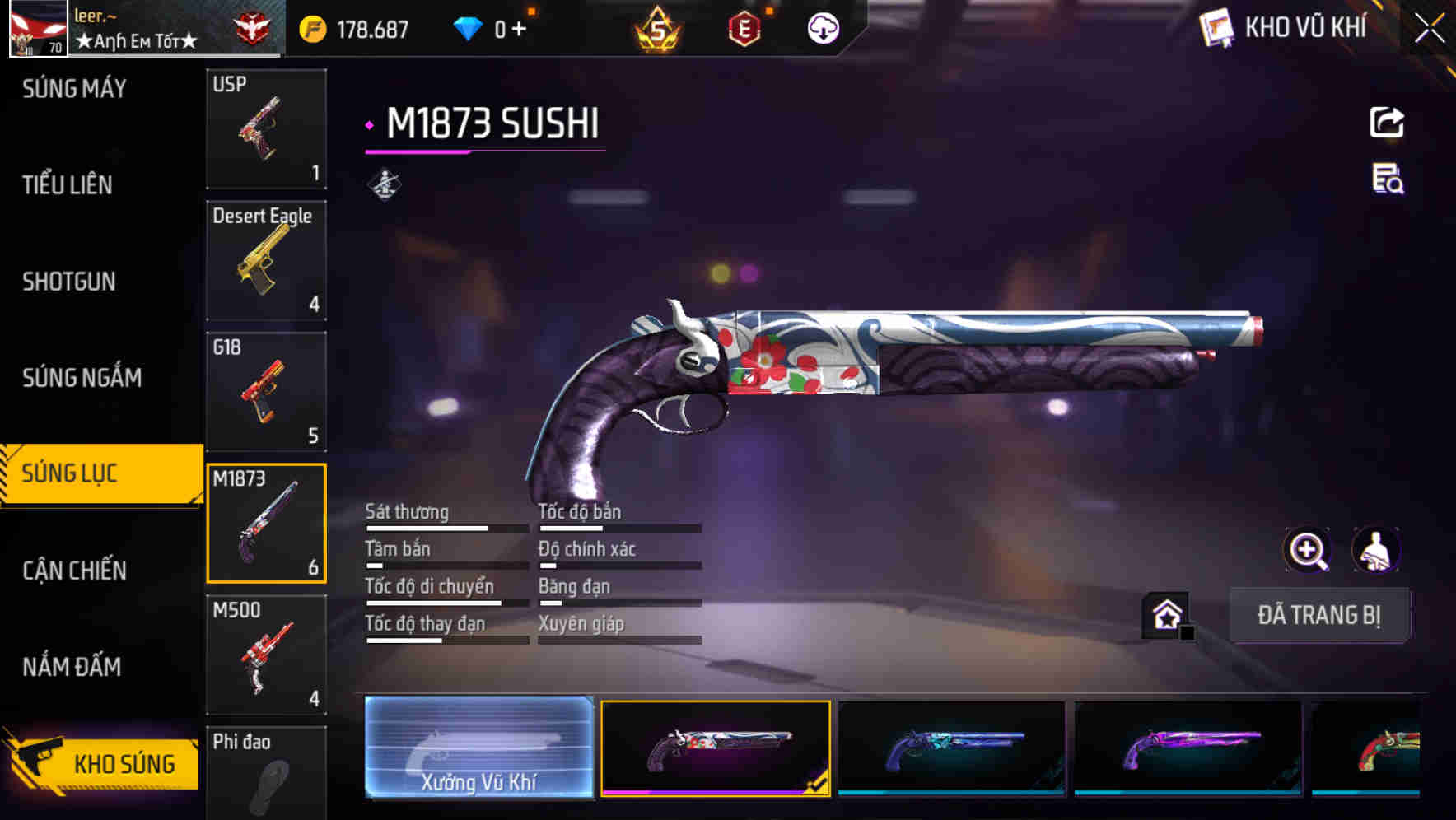Open the Xưởng Vũ Khí workshop
Screen dimensions: 1456x820
point(478,749)
